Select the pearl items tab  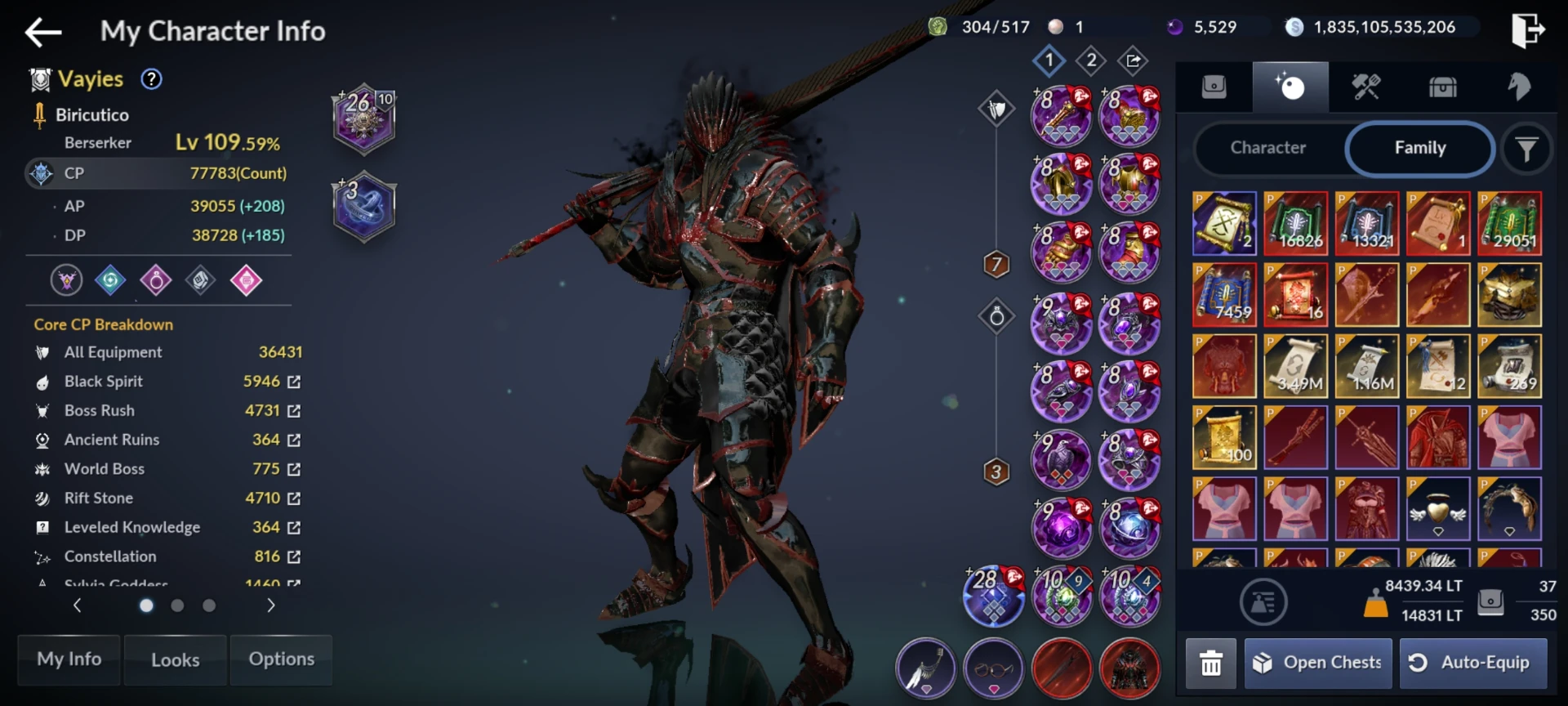pyautogui.click(x=1290, y=86)
